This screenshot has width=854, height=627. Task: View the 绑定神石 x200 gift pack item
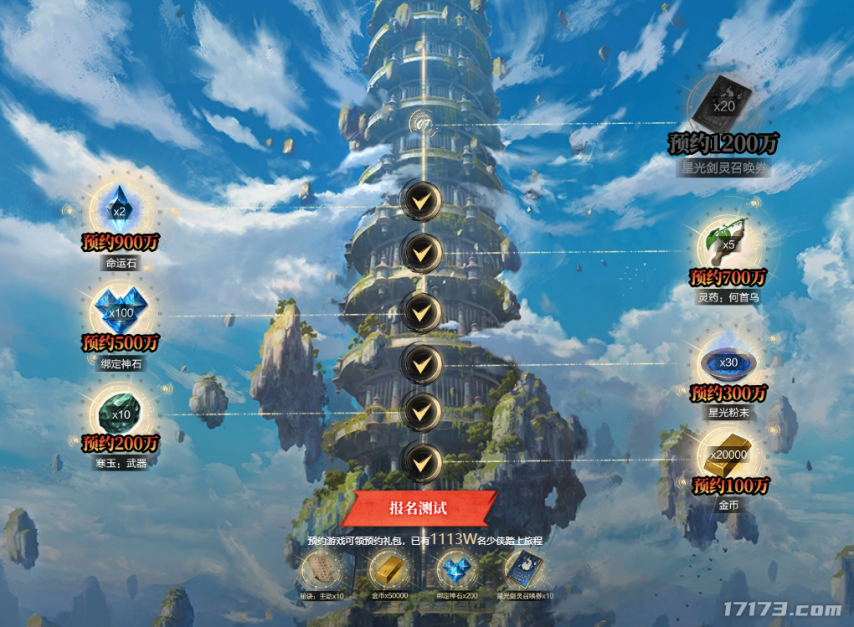455,570
